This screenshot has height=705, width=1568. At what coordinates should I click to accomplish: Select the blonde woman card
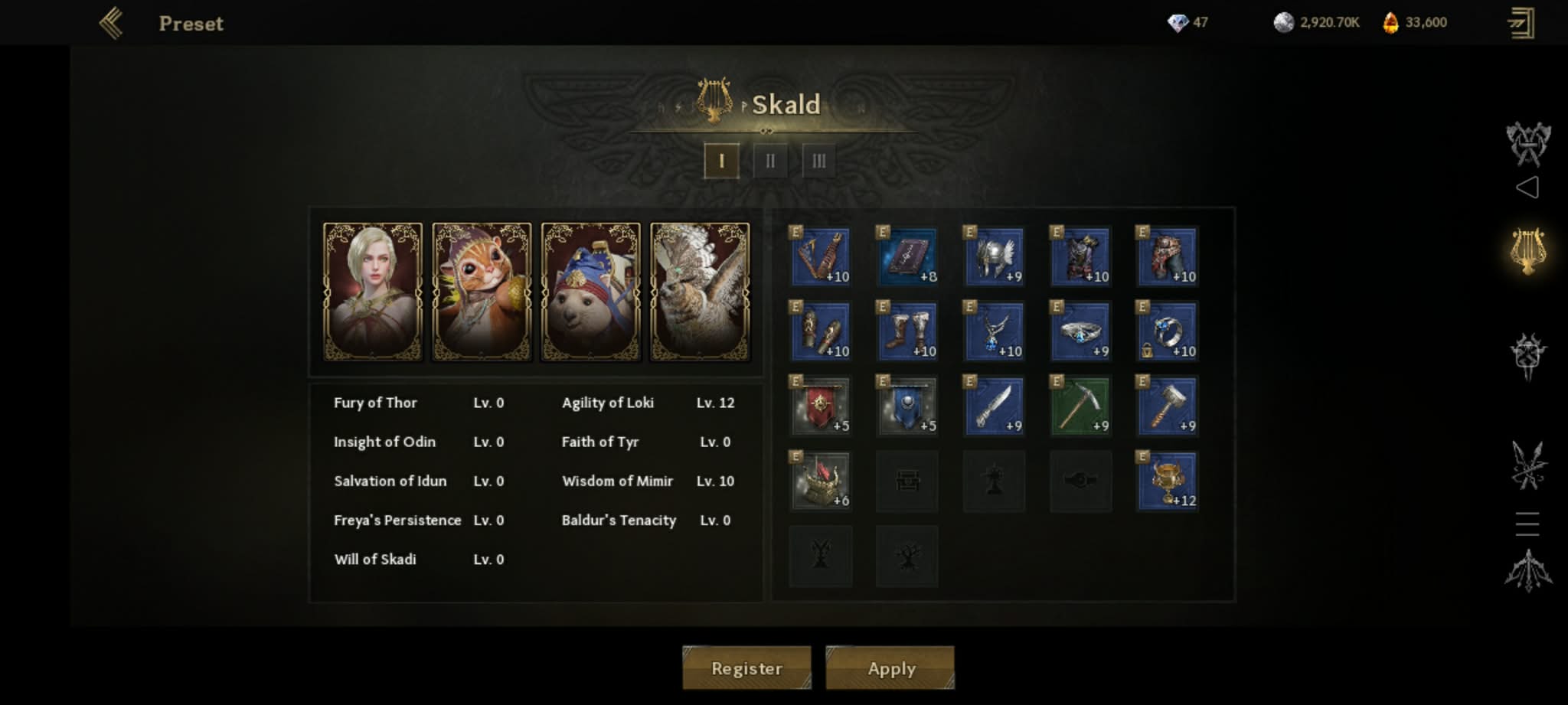click(x=373, y=291)
